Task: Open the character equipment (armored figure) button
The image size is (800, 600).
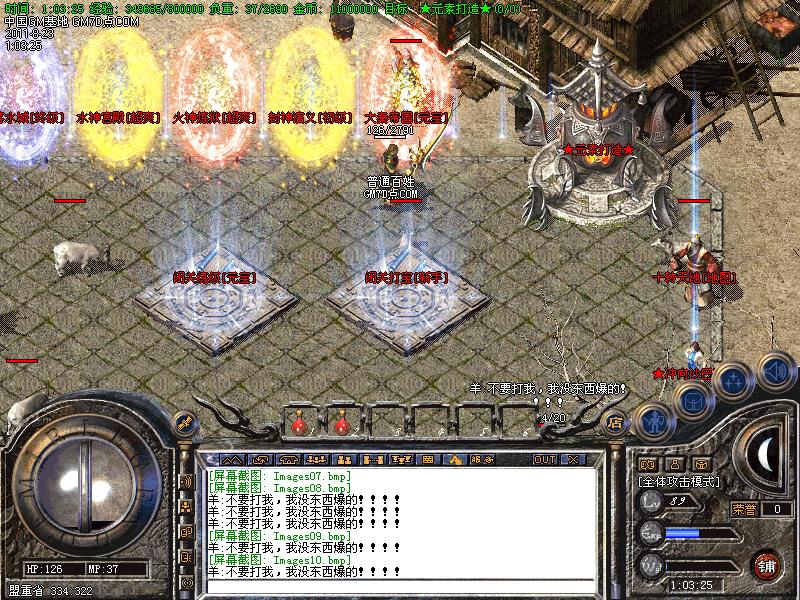Action: pyautogui.click(x=653, y=422)
